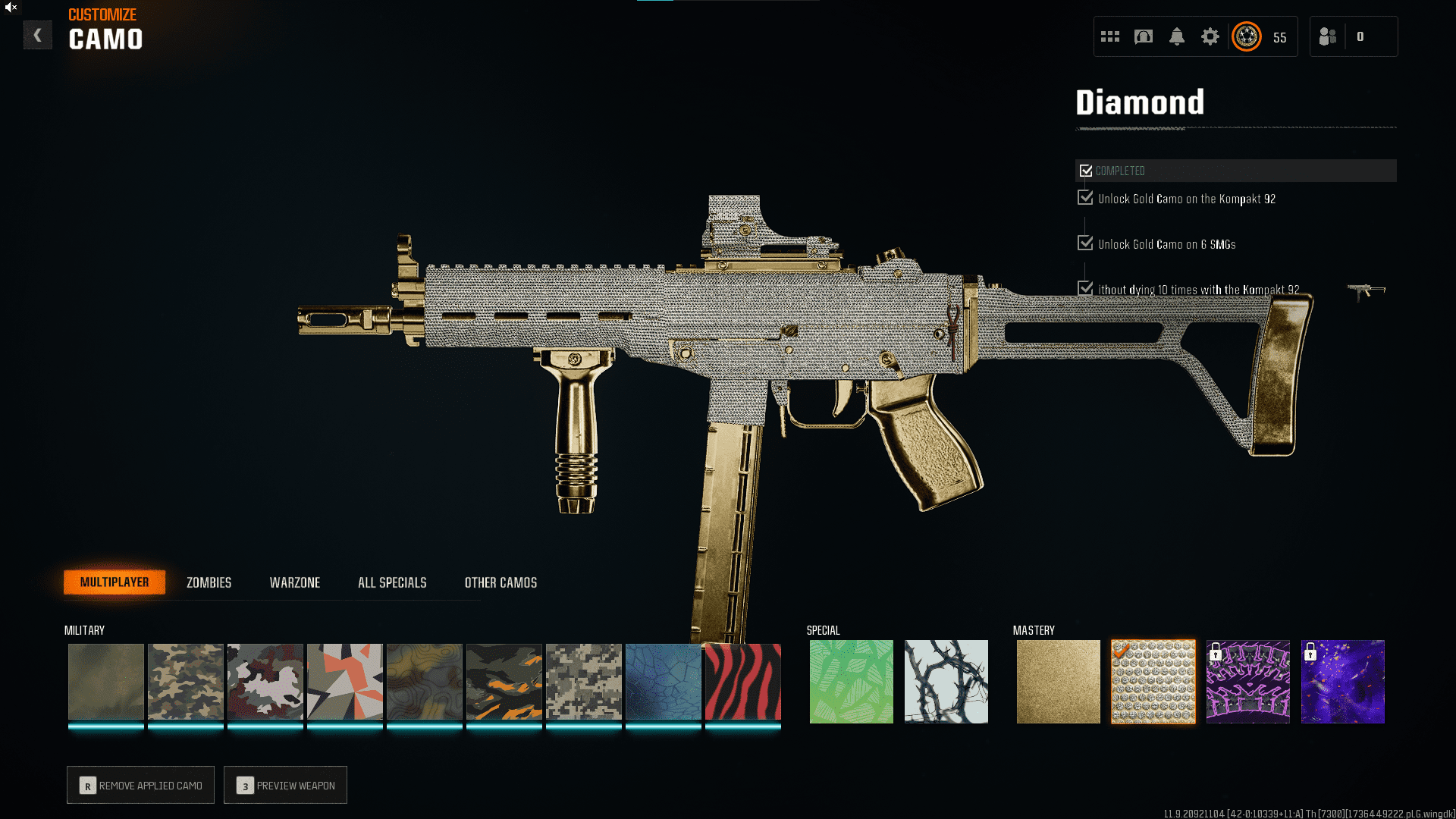
Task: Open the Warzone camo tab
Action: pos(294,582)
